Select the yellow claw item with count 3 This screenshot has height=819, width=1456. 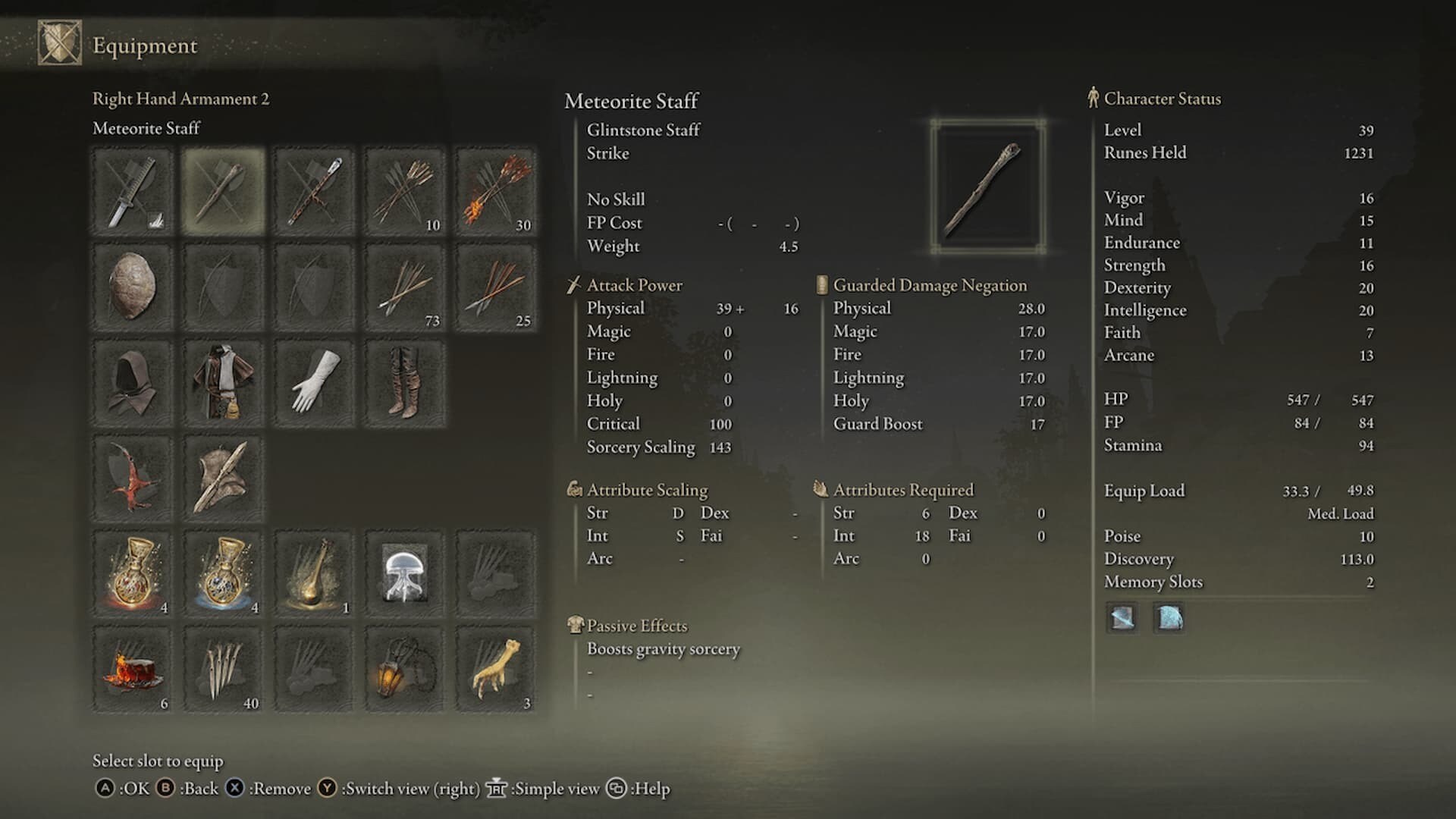[495, 670]
